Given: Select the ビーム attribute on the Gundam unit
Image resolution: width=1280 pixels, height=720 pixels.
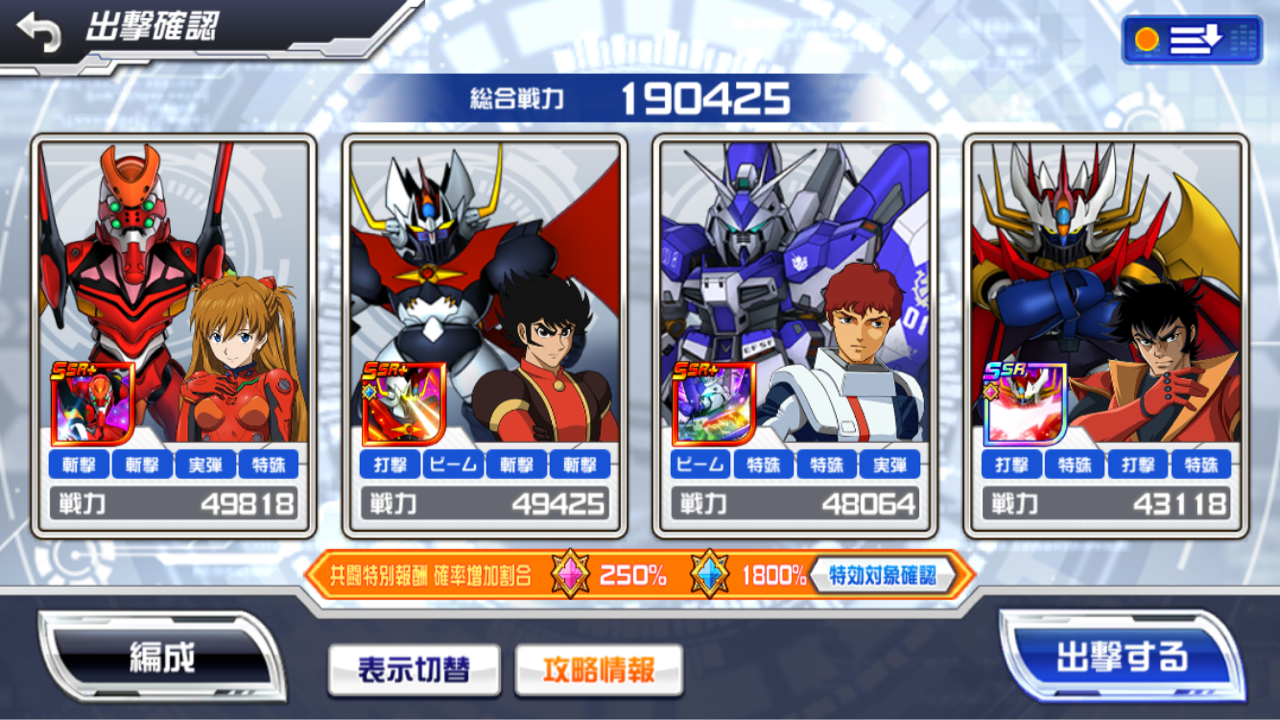Looking at the screenshot, I should click(x=700, y=464).
